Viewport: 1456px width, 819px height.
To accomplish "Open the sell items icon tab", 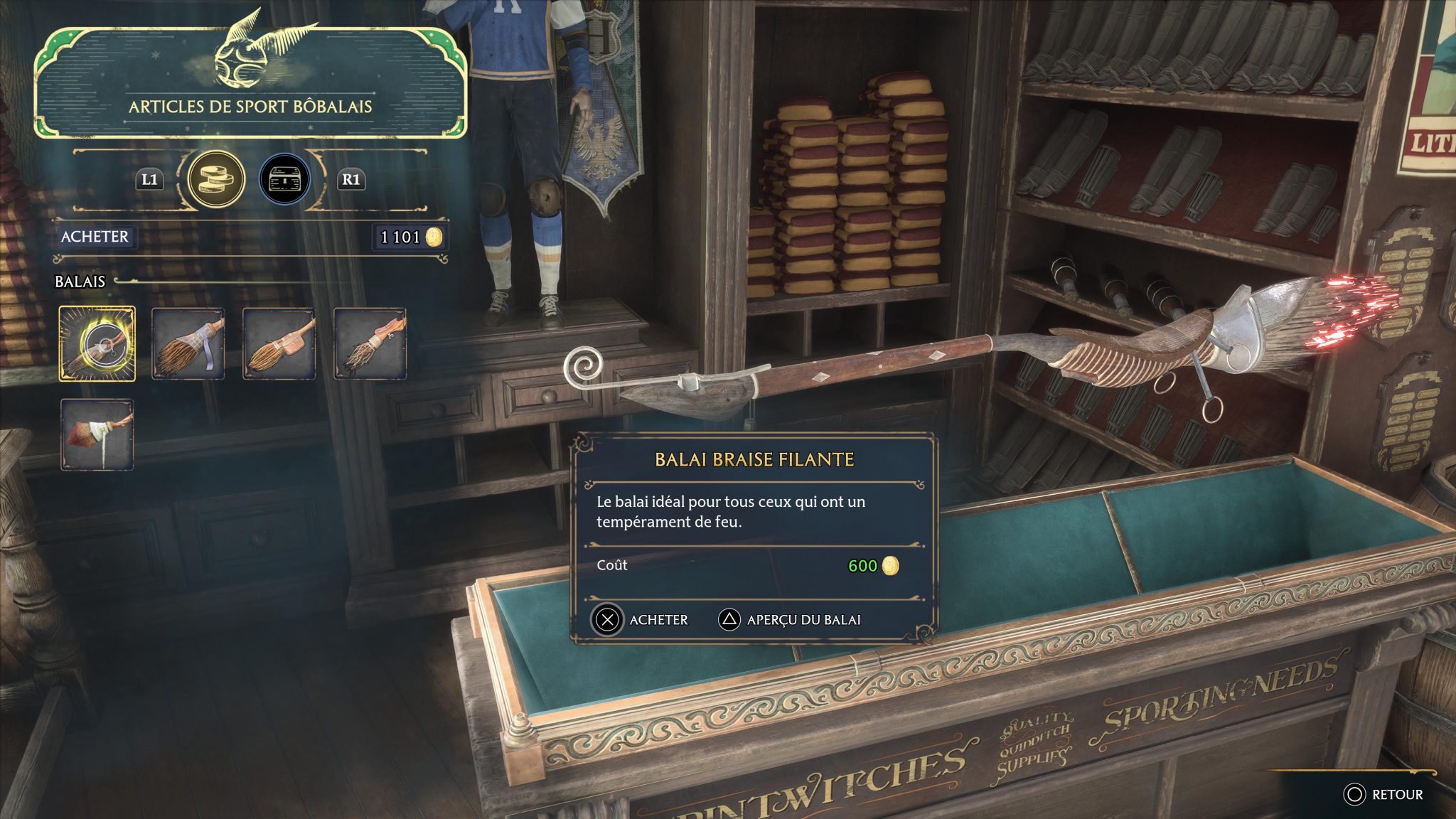I will (284, 179).
